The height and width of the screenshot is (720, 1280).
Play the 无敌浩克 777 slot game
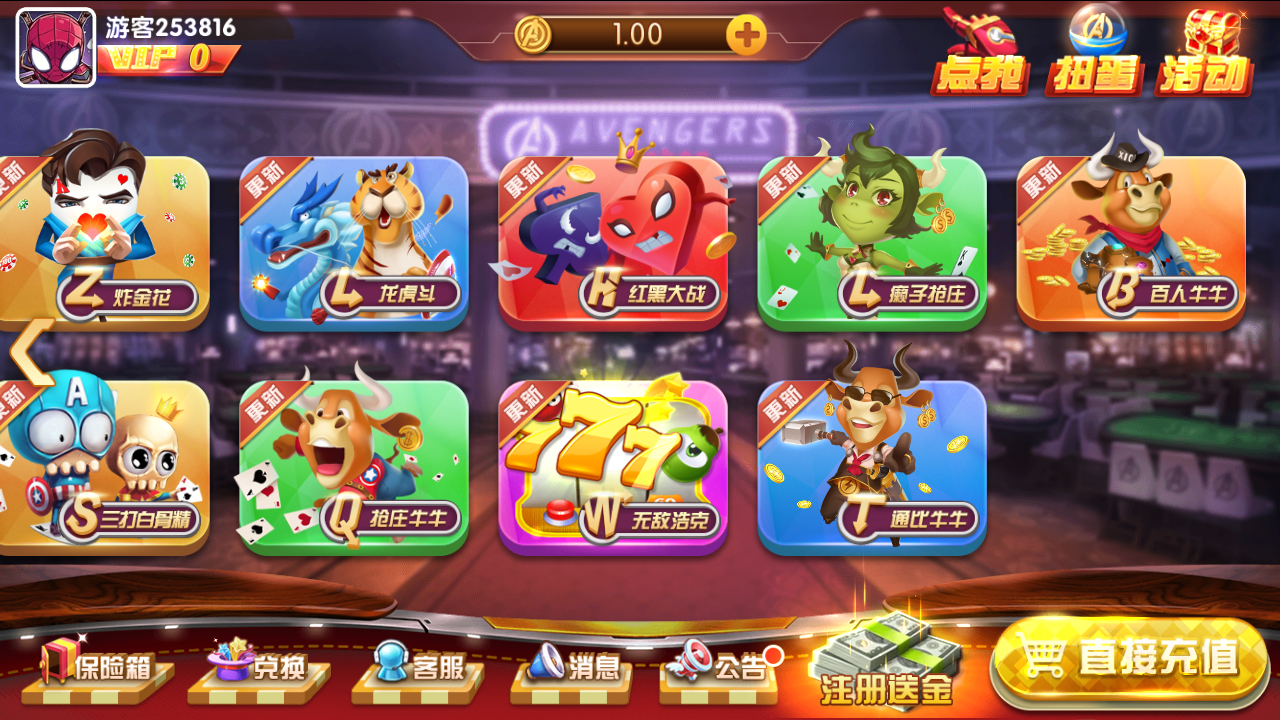tap(613, 467)
